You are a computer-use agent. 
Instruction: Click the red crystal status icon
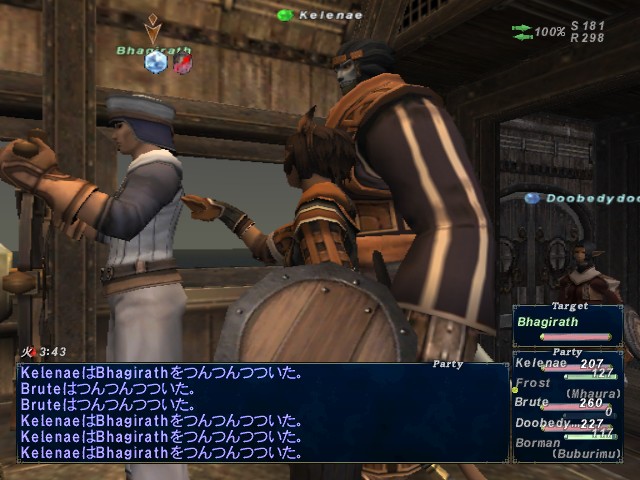(183, 63)
